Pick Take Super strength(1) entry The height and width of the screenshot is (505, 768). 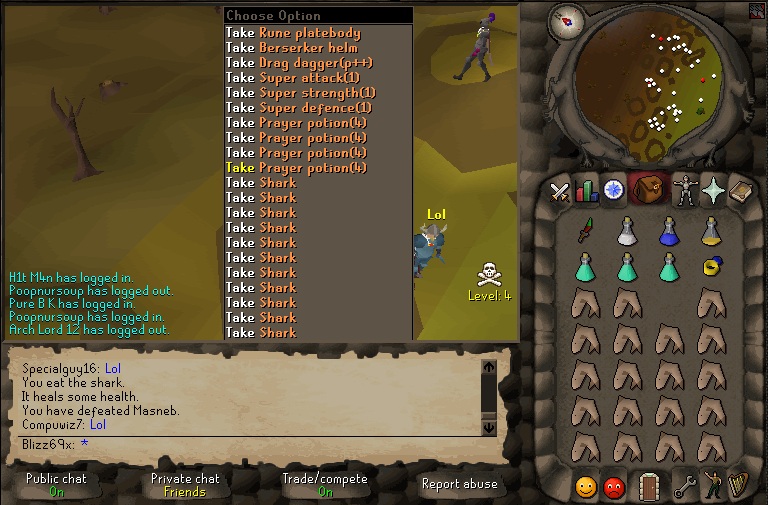point(300,93)
